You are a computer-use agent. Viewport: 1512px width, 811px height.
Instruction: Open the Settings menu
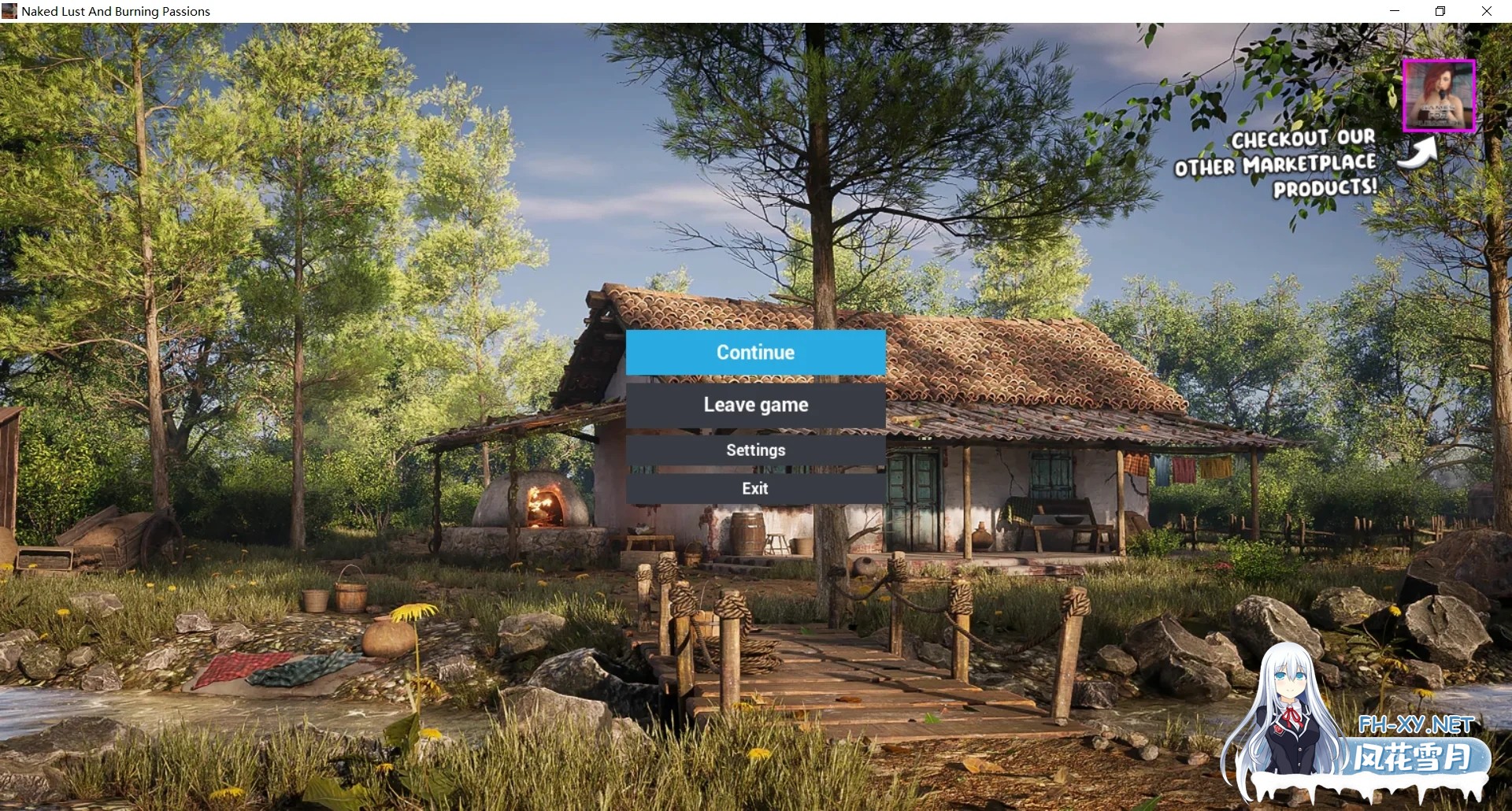coord(755,450)
